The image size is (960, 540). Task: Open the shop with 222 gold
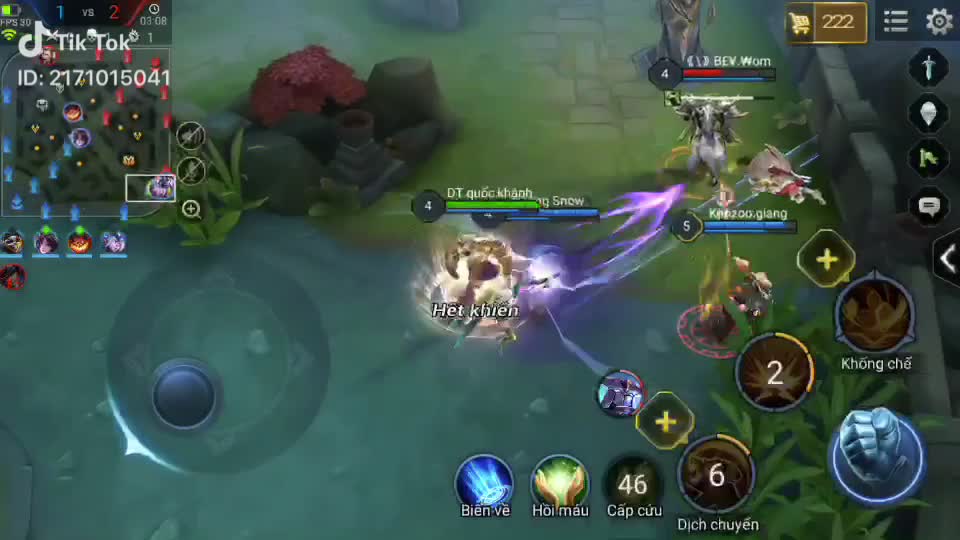click(826, 22)
